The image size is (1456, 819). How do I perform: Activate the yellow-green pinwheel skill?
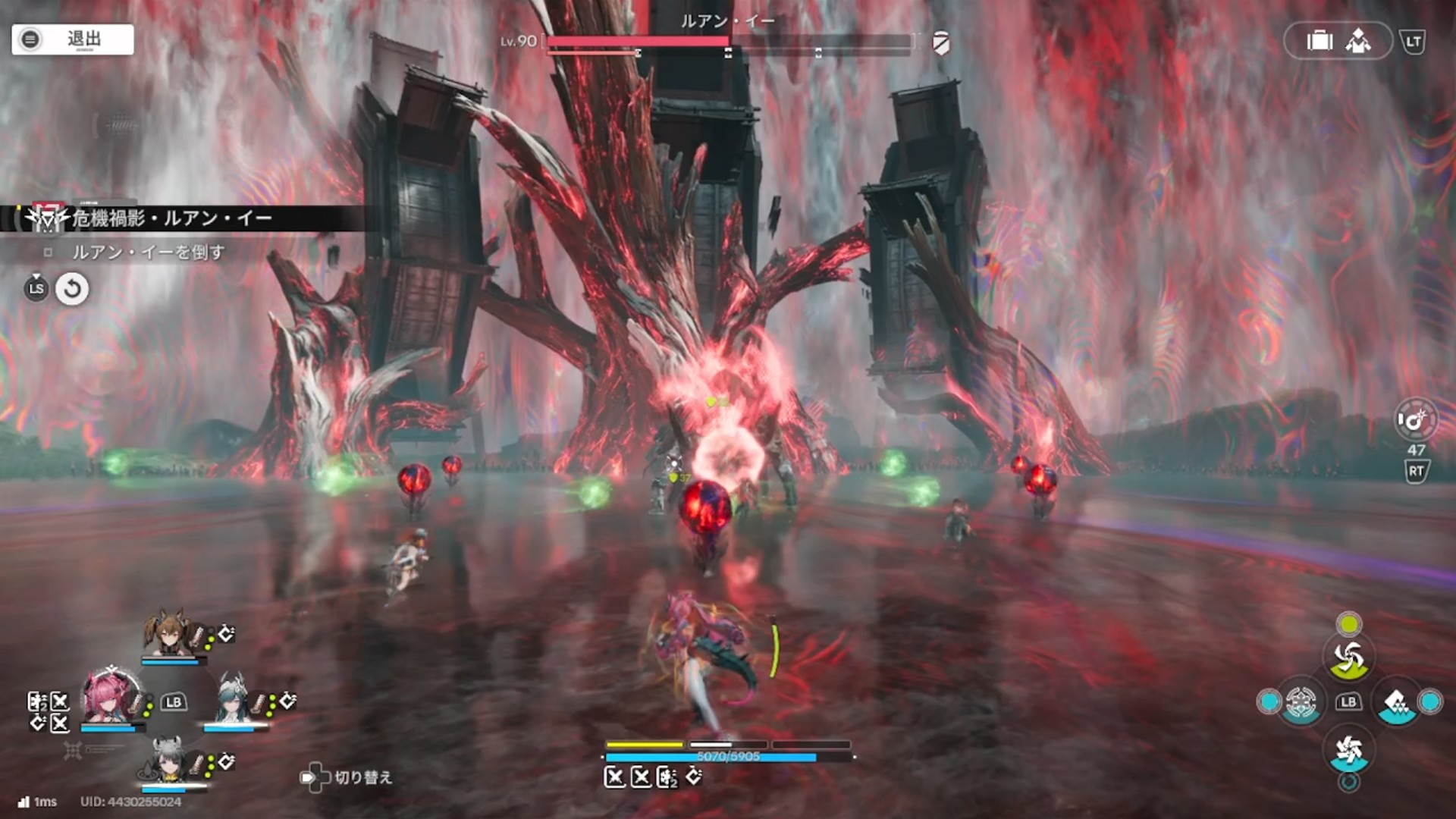(x=1348, y=657)
